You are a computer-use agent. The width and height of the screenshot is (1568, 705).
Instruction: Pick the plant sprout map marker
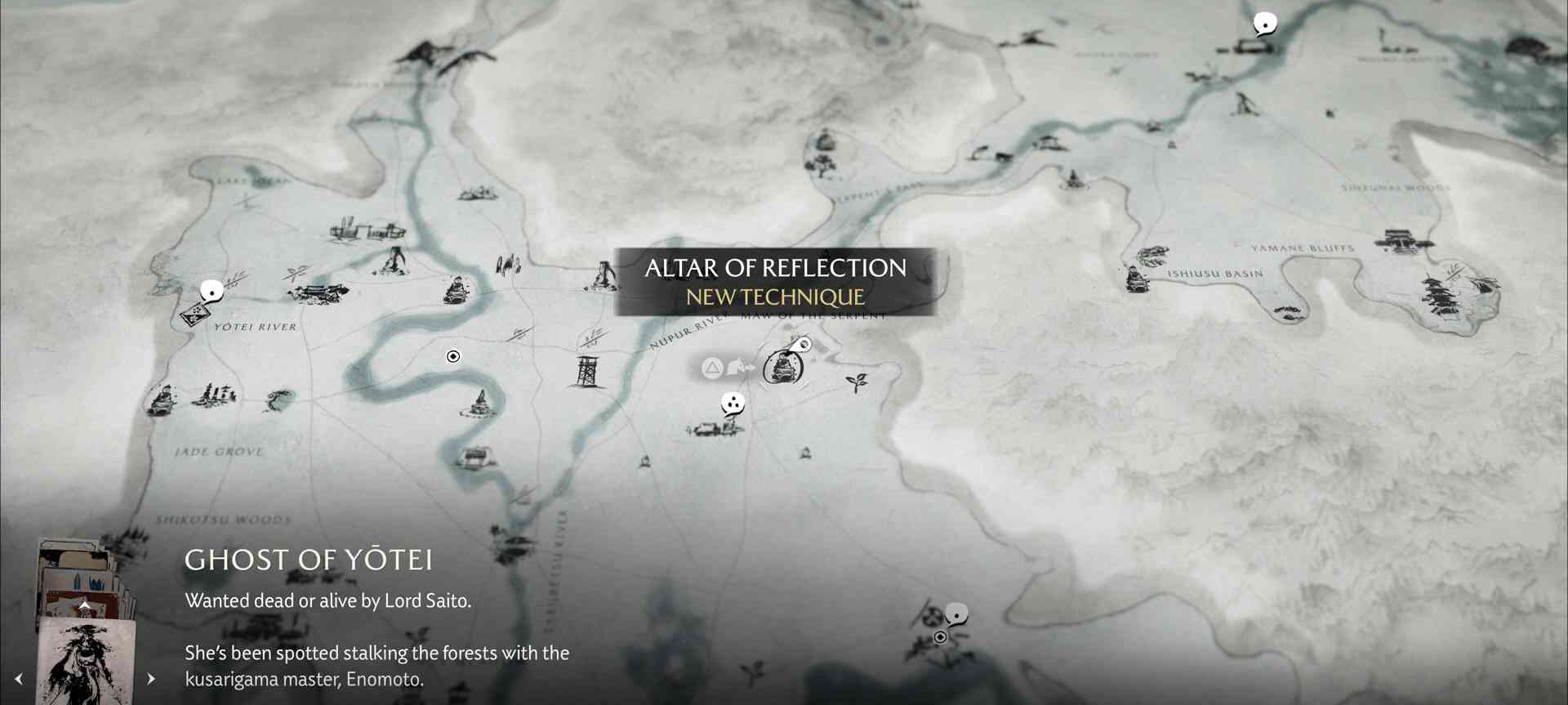pyautogui.click(x=857, y=382)
